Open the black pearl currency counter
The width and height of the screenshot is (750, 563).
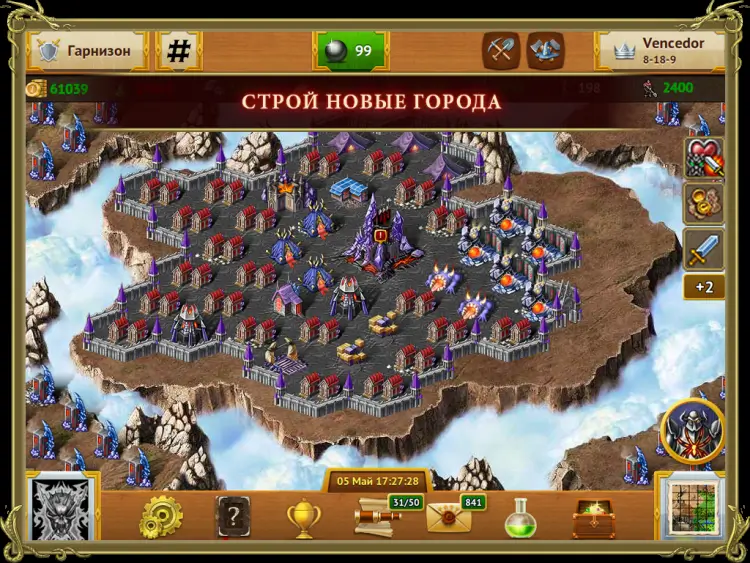pos(351,51)
